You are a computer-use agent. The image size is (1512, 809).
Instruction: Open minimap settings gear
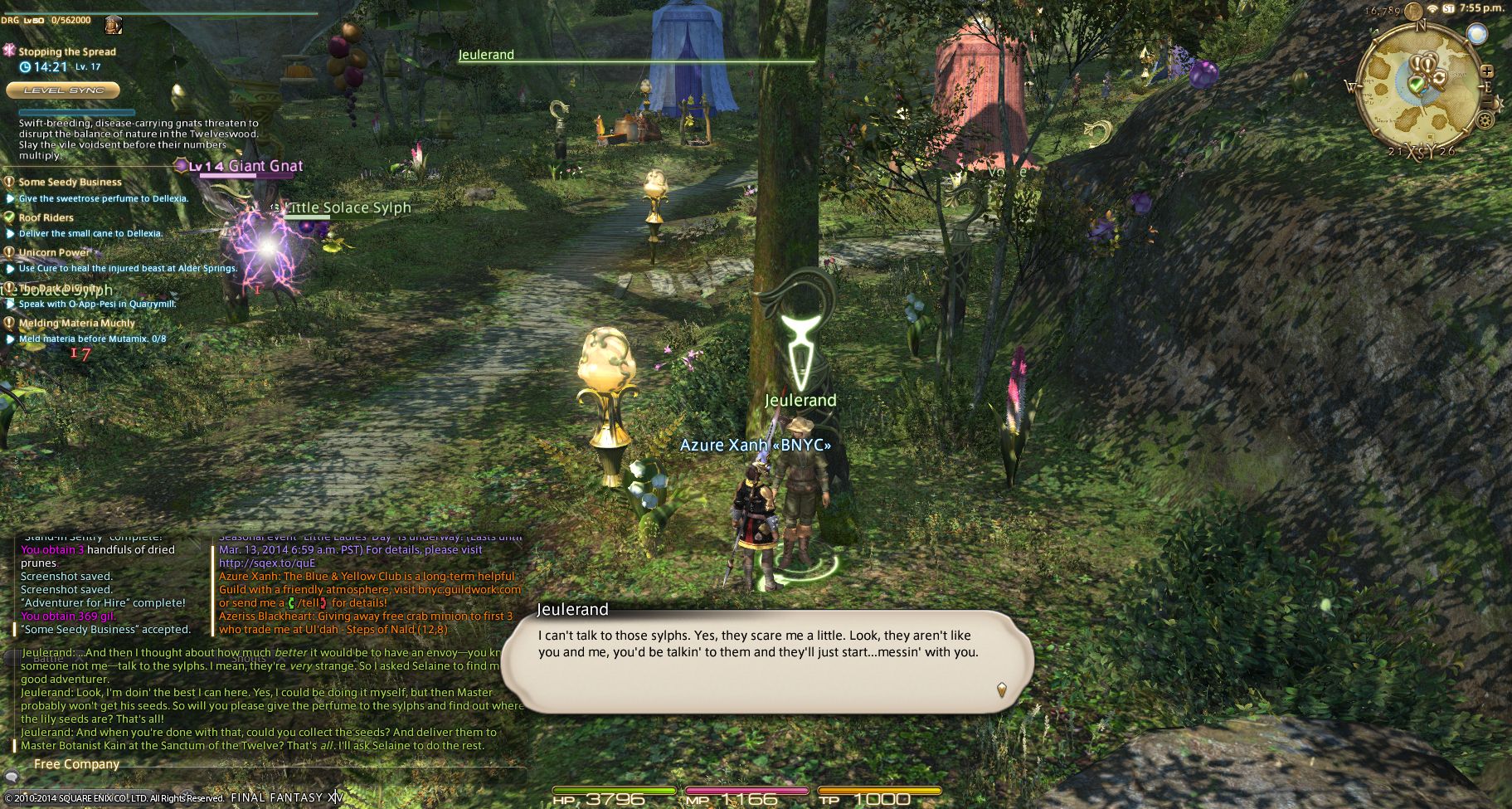click(x=1485, y=119)
